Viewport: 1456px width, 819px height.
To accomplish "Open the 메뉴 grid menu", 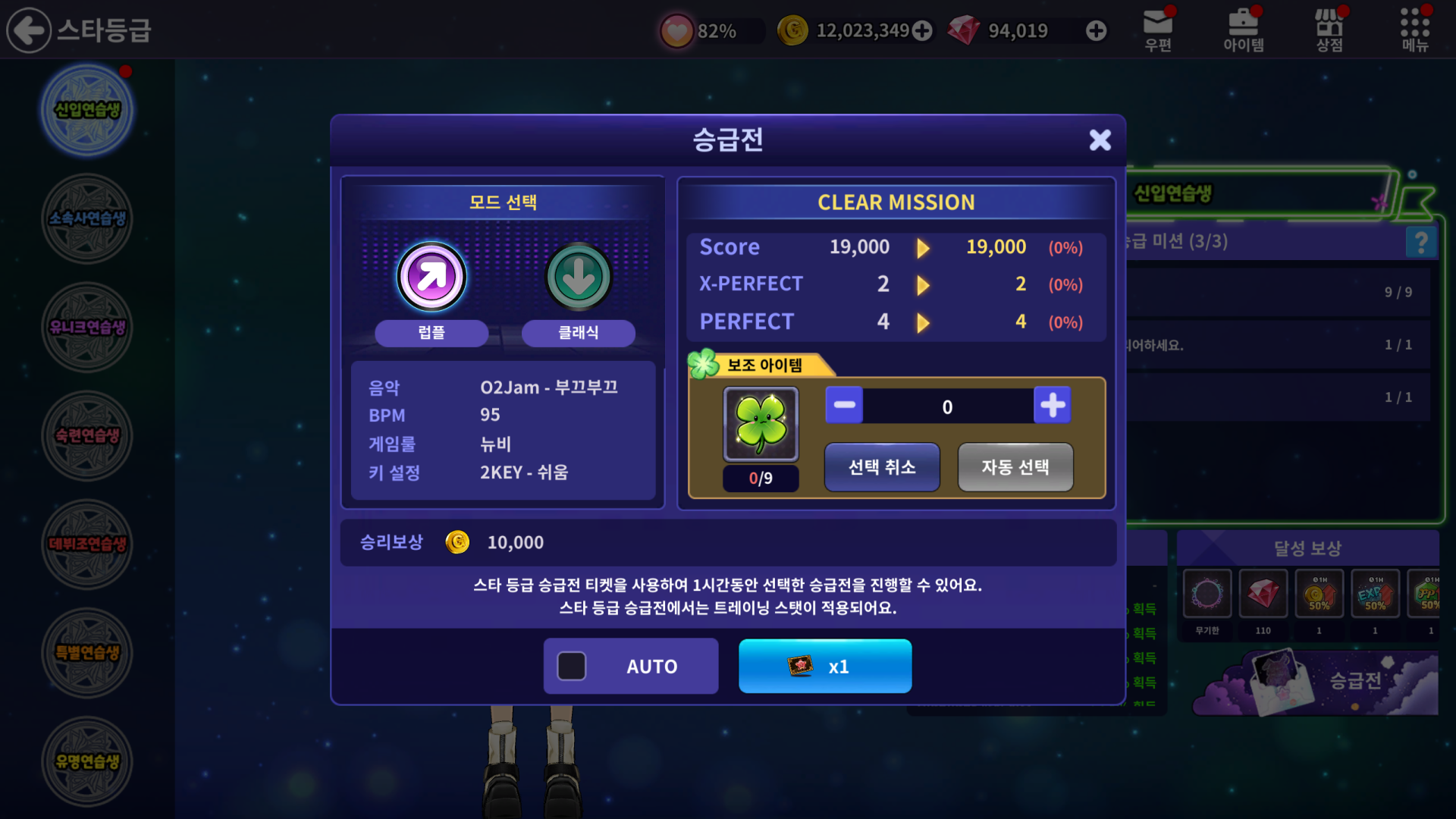I will tap(1414, 30).
